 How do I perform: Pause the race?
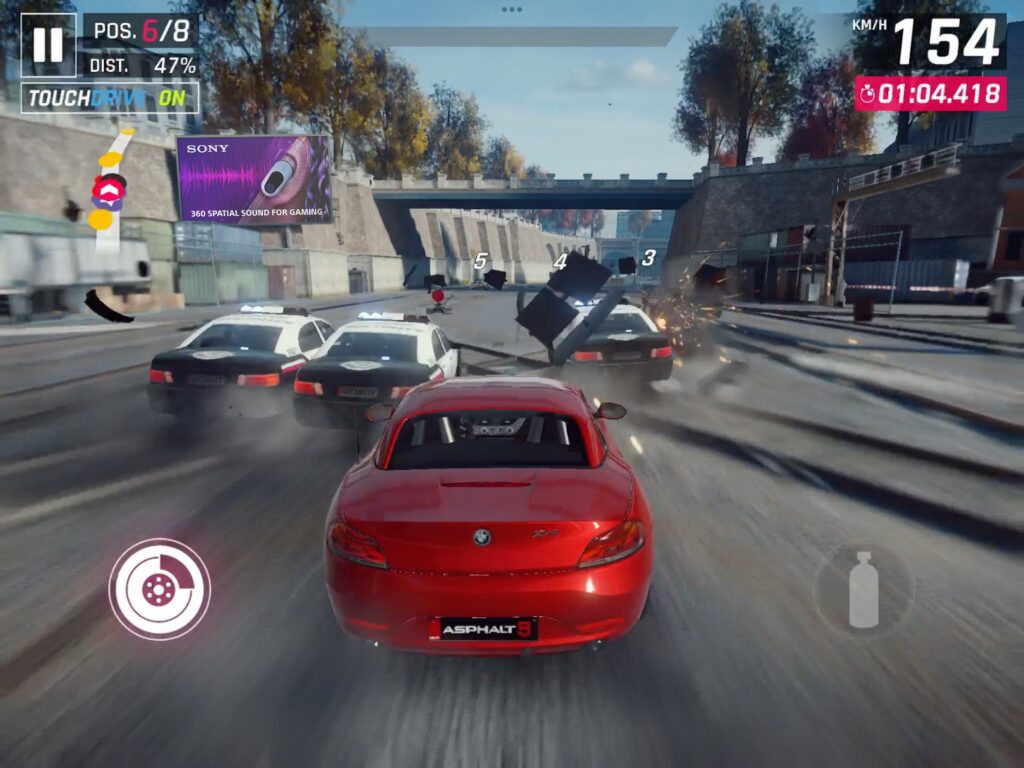click(x=48, y=45)
